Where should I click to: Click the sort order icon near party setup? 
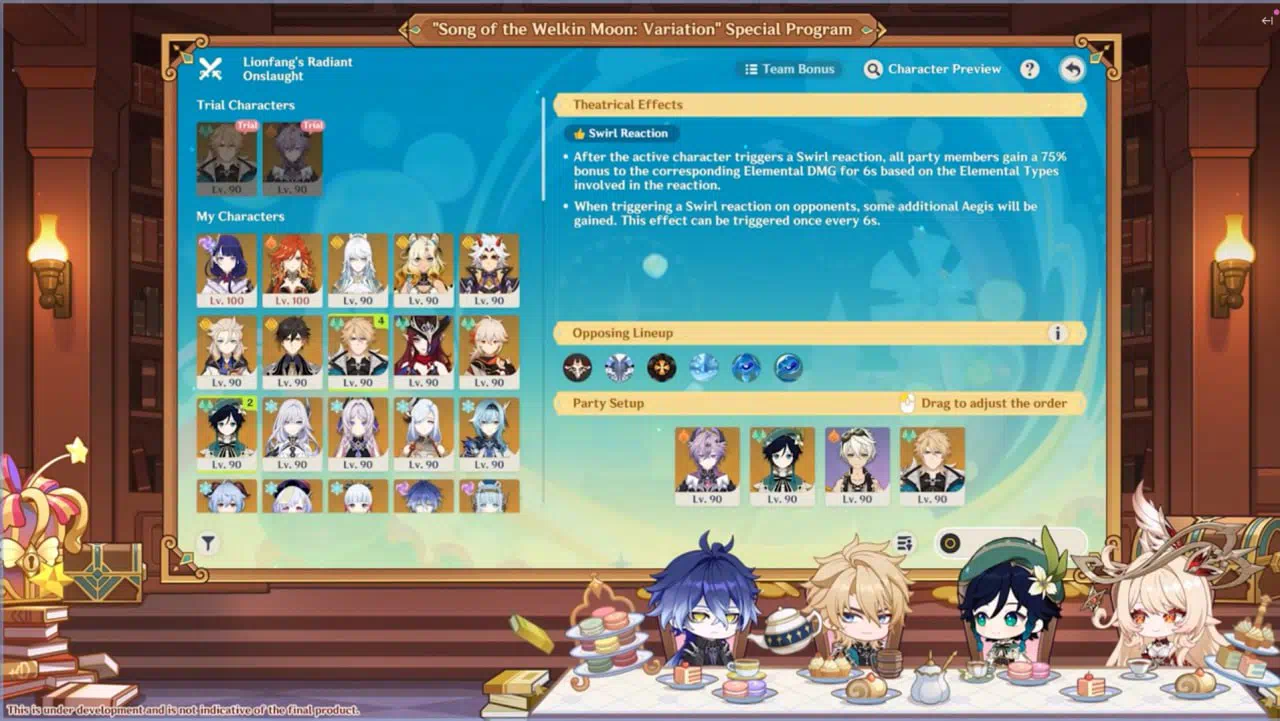tap(904, 543)
